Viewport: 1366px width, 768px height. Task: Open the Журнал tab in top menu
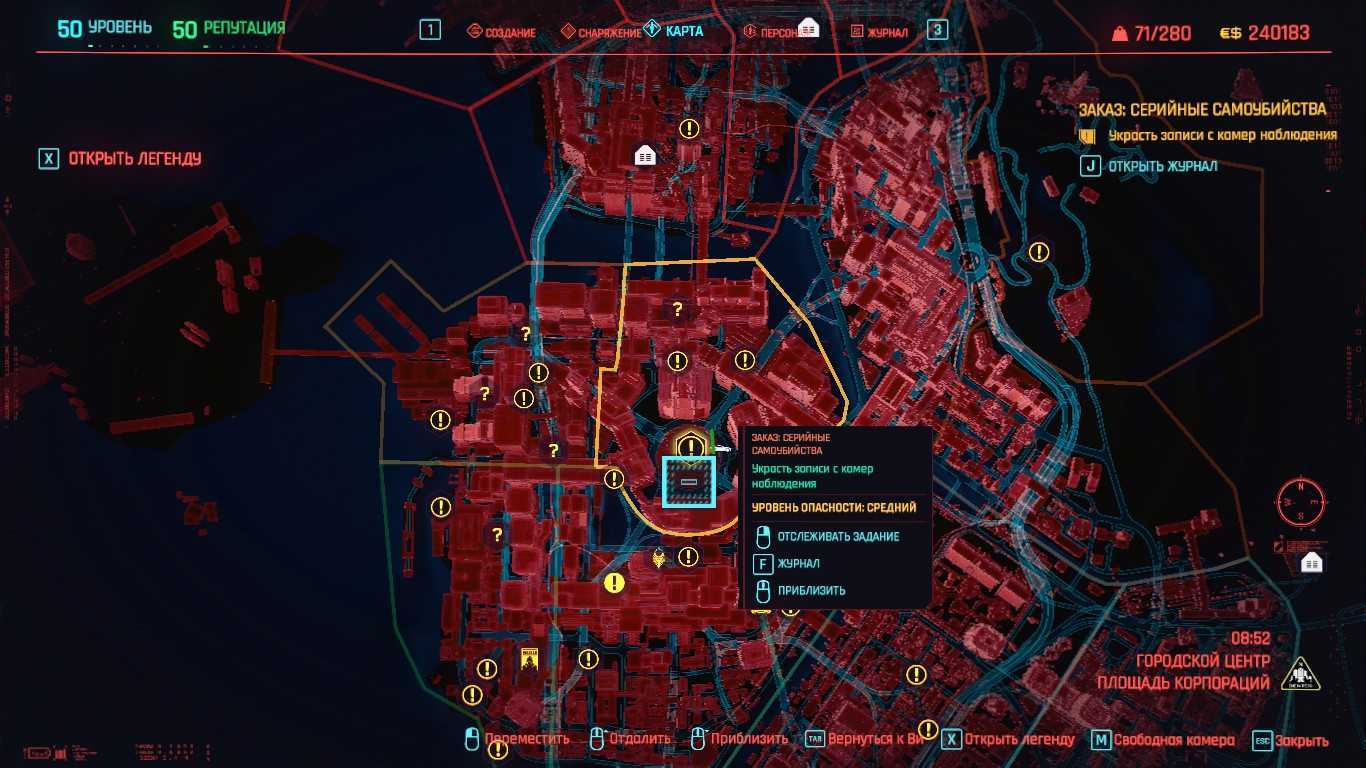879,32
